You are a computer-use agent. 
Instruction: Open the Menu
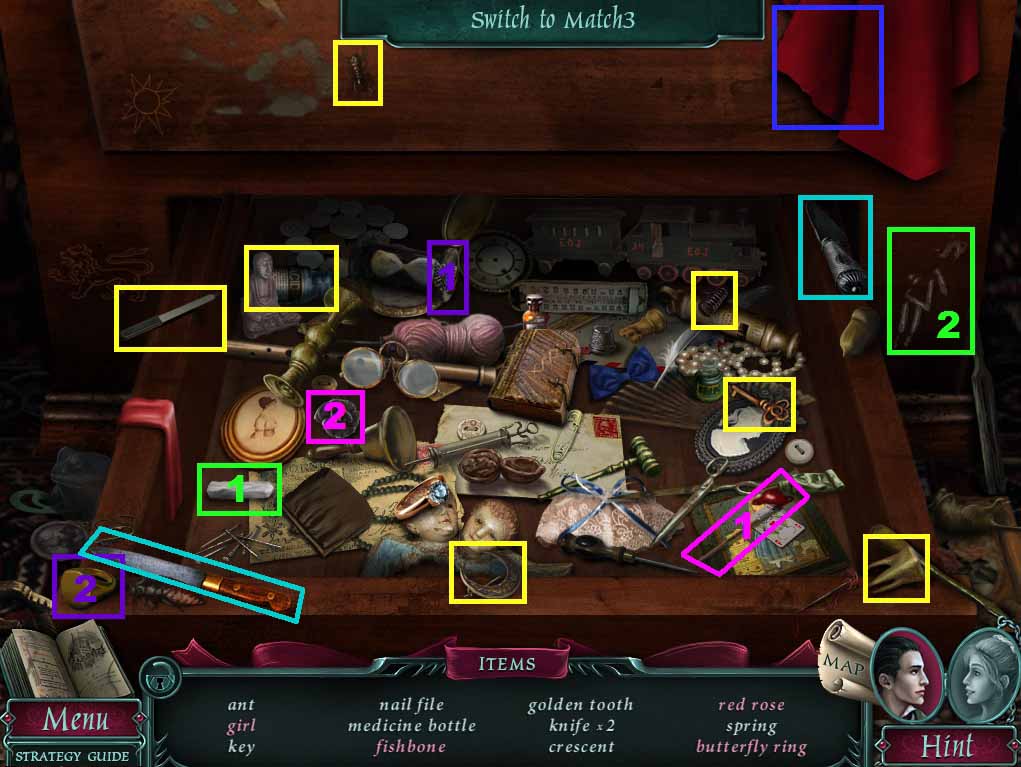(x=74, y=719)
